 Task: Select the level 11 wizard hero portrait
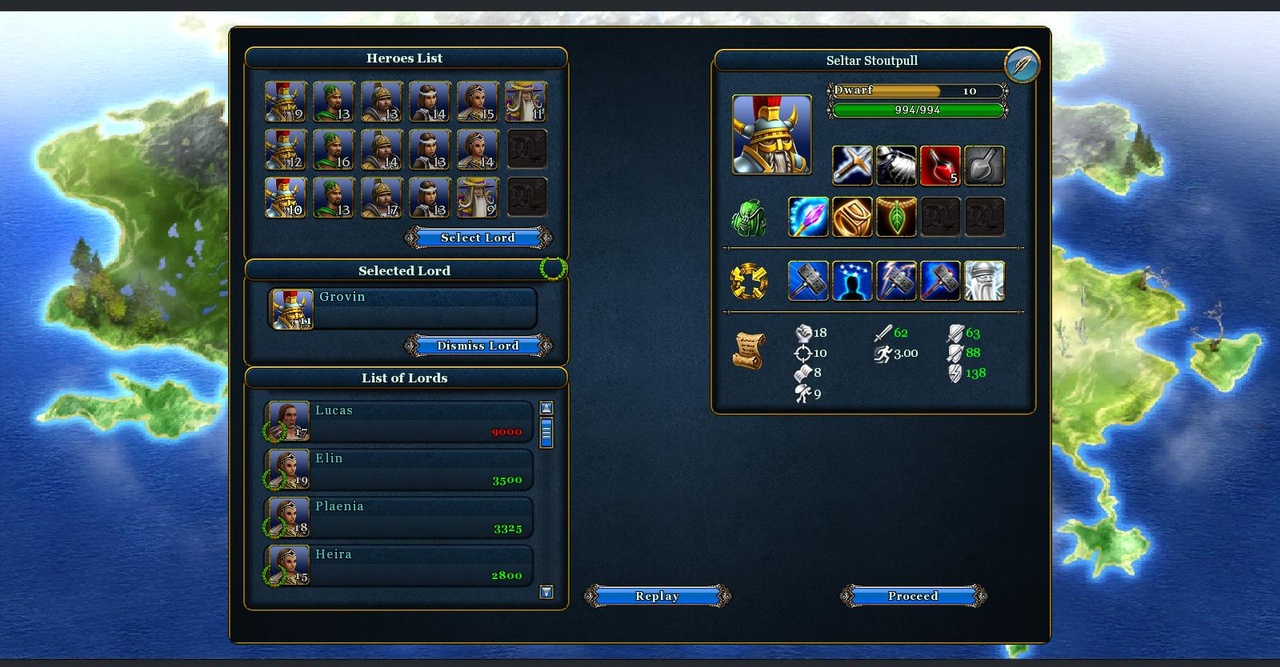pyautogui.click(x=526, y=102)
